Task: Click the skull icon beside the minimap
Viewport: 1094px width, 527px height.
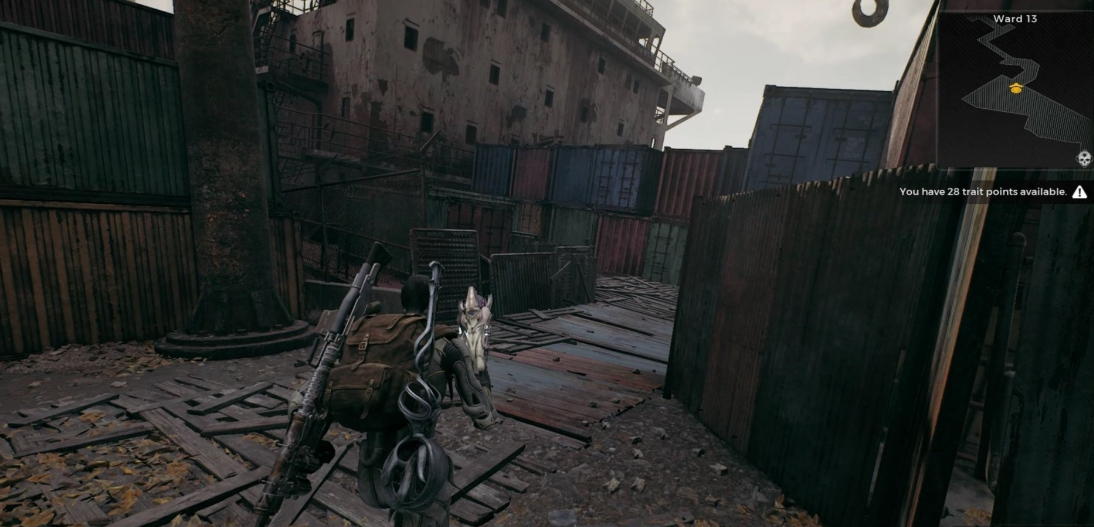Action: pos(1083,158)
